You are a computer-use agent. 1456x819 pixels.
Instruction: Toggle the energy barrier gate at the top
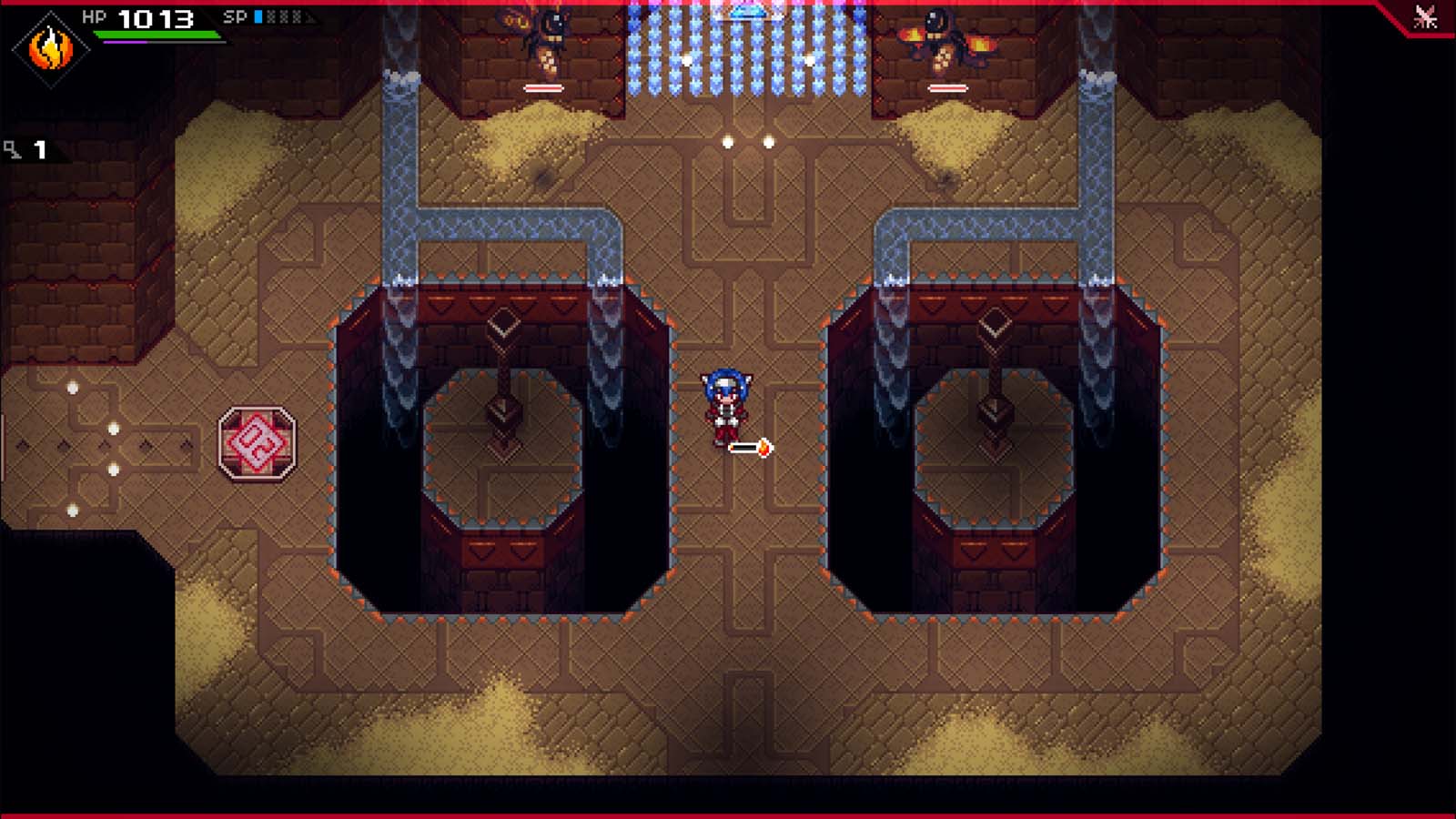click(746, 50)
